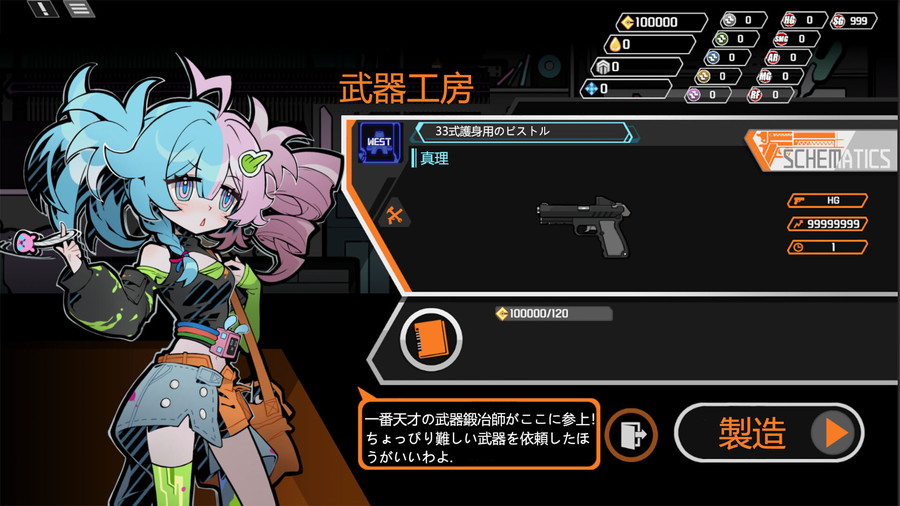This screenshot has height=506, width=900.
Task: Open the orange blueprint book
Action: click(432, 338)
